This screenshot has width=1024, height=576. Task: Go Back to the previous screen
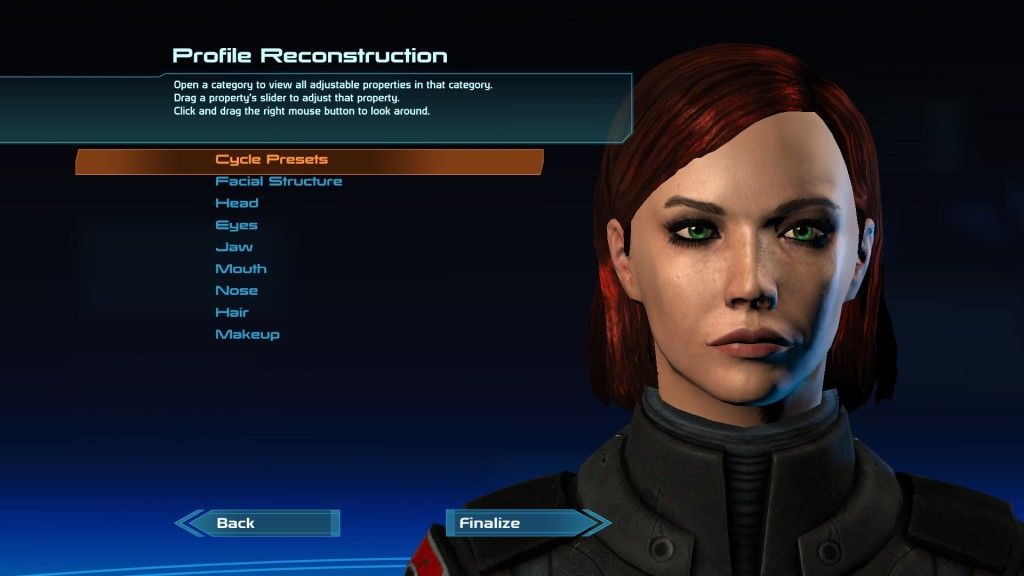point(236,523)
